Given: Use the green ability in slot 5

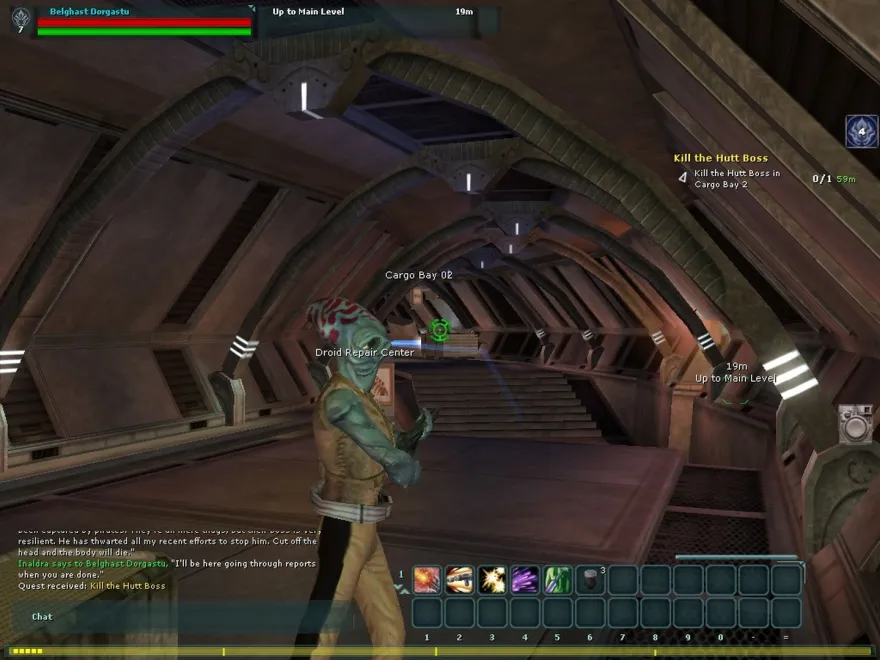Looking at the screenshot, I should tap(558, 580).
